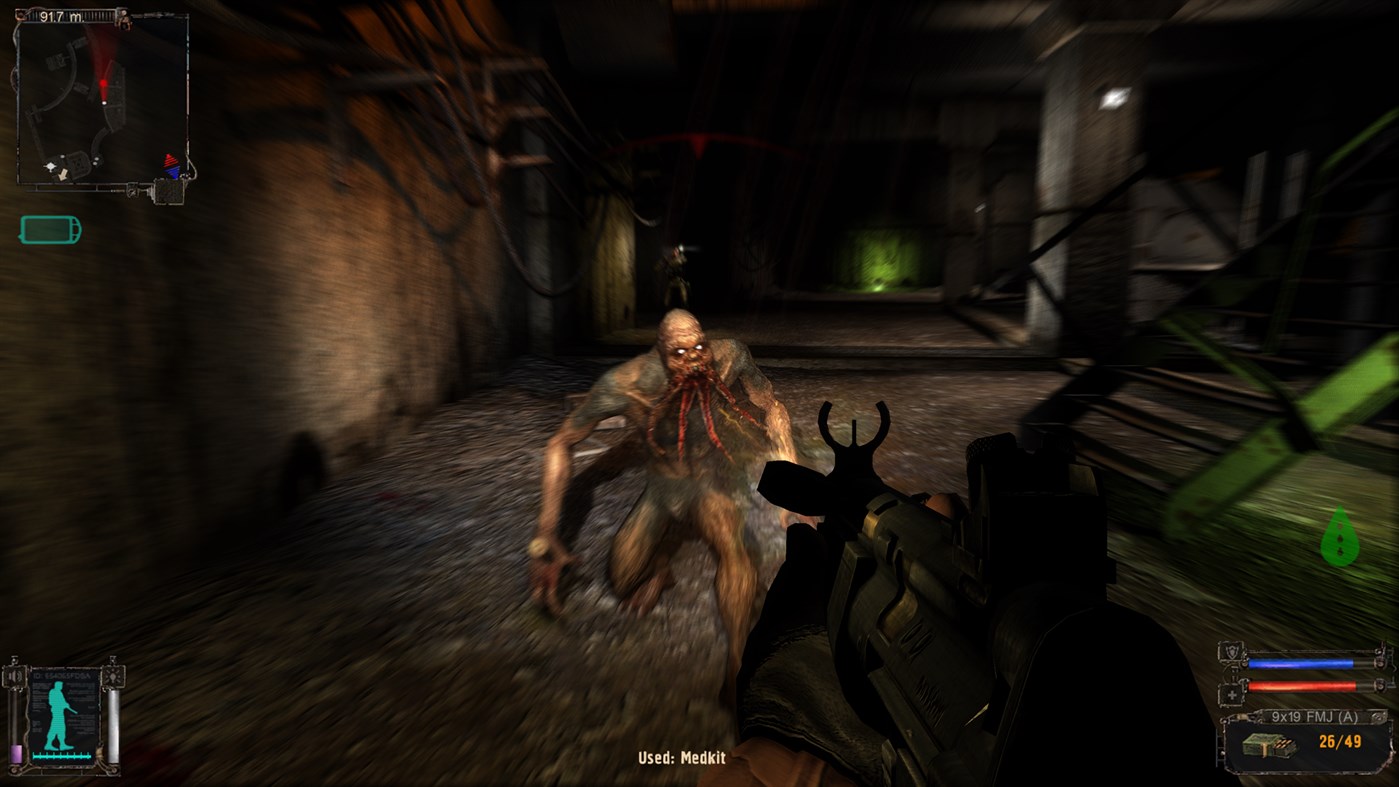
Task: Click the player silhouette status display
Action: (59, 714)
